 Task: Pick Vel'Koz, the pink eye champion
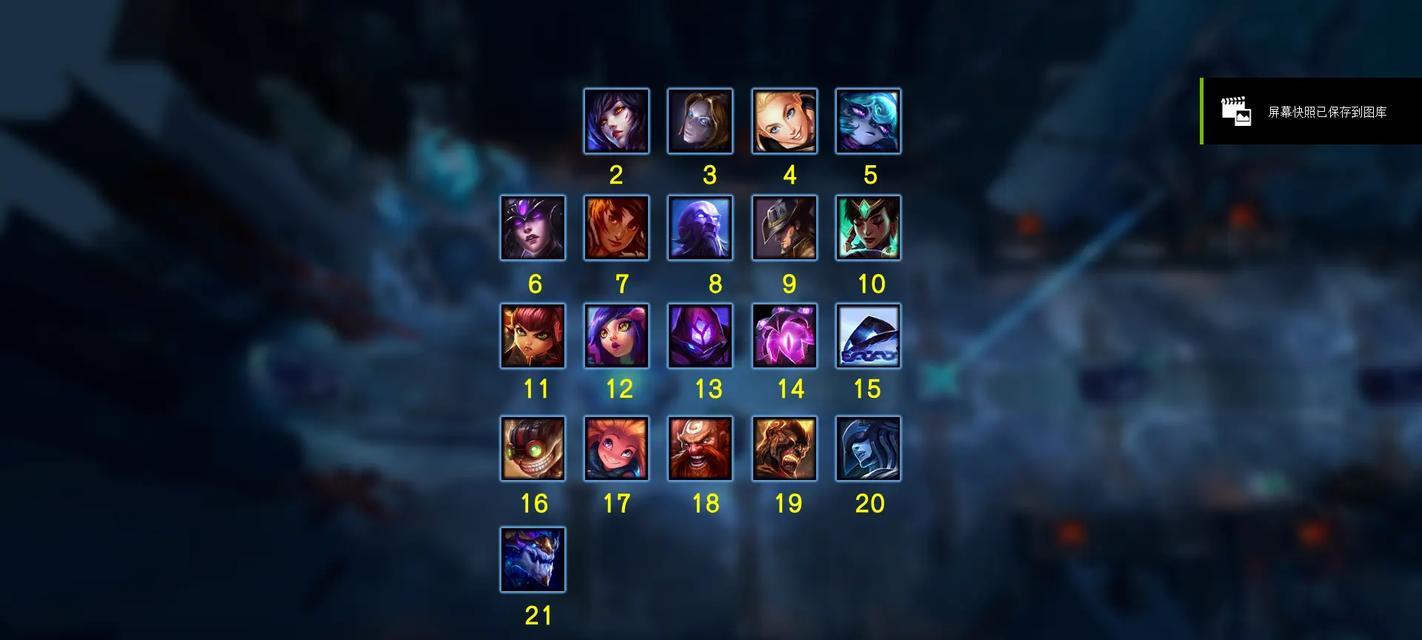(784, 336)
